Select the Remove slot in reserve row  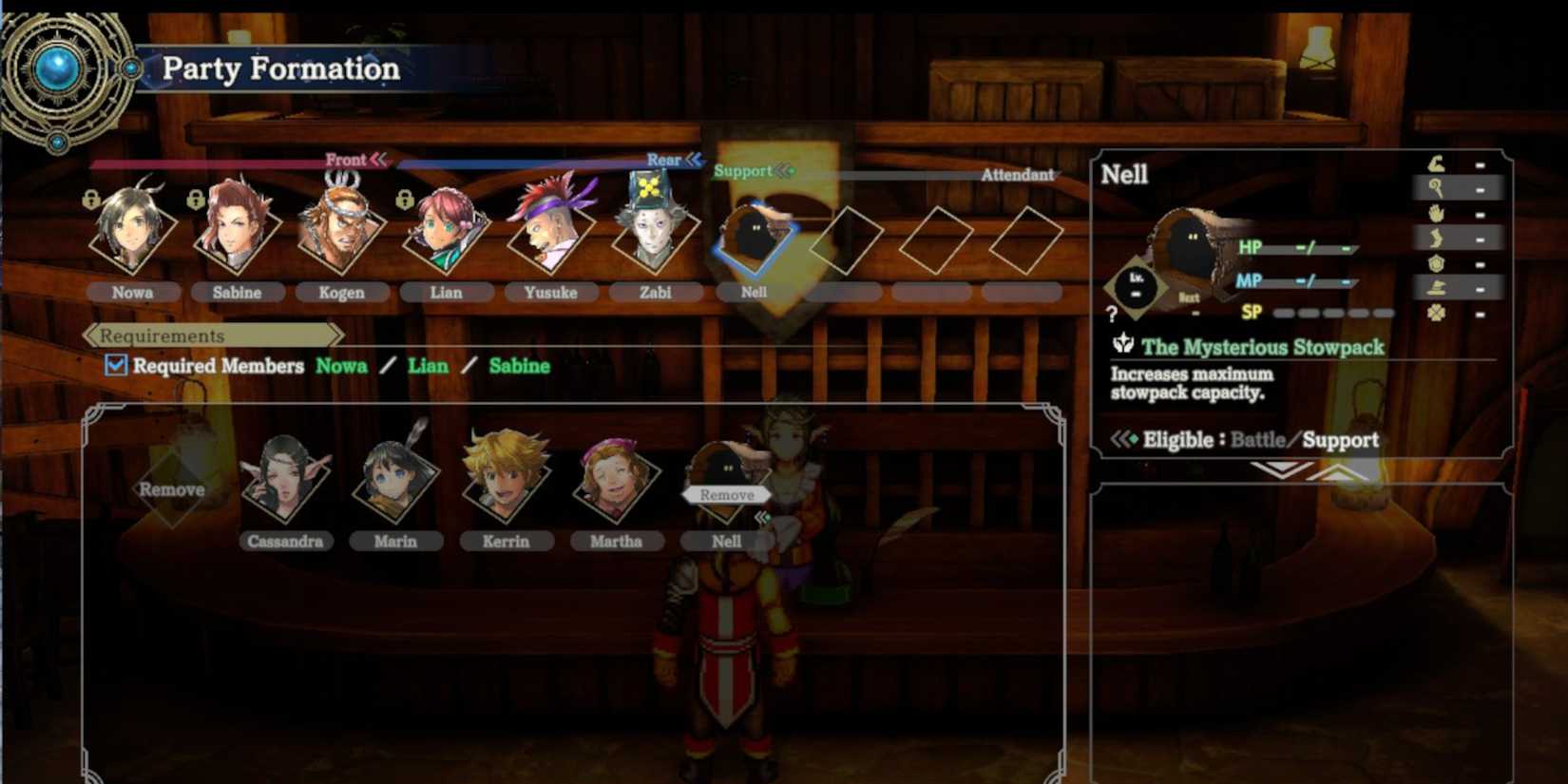coord(174,489)
